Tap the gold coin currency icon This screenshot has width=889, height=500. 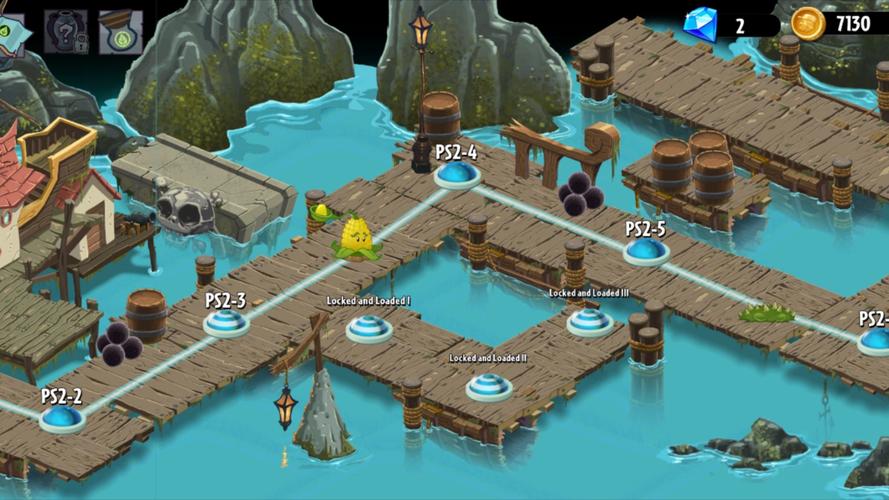[808, 23]
